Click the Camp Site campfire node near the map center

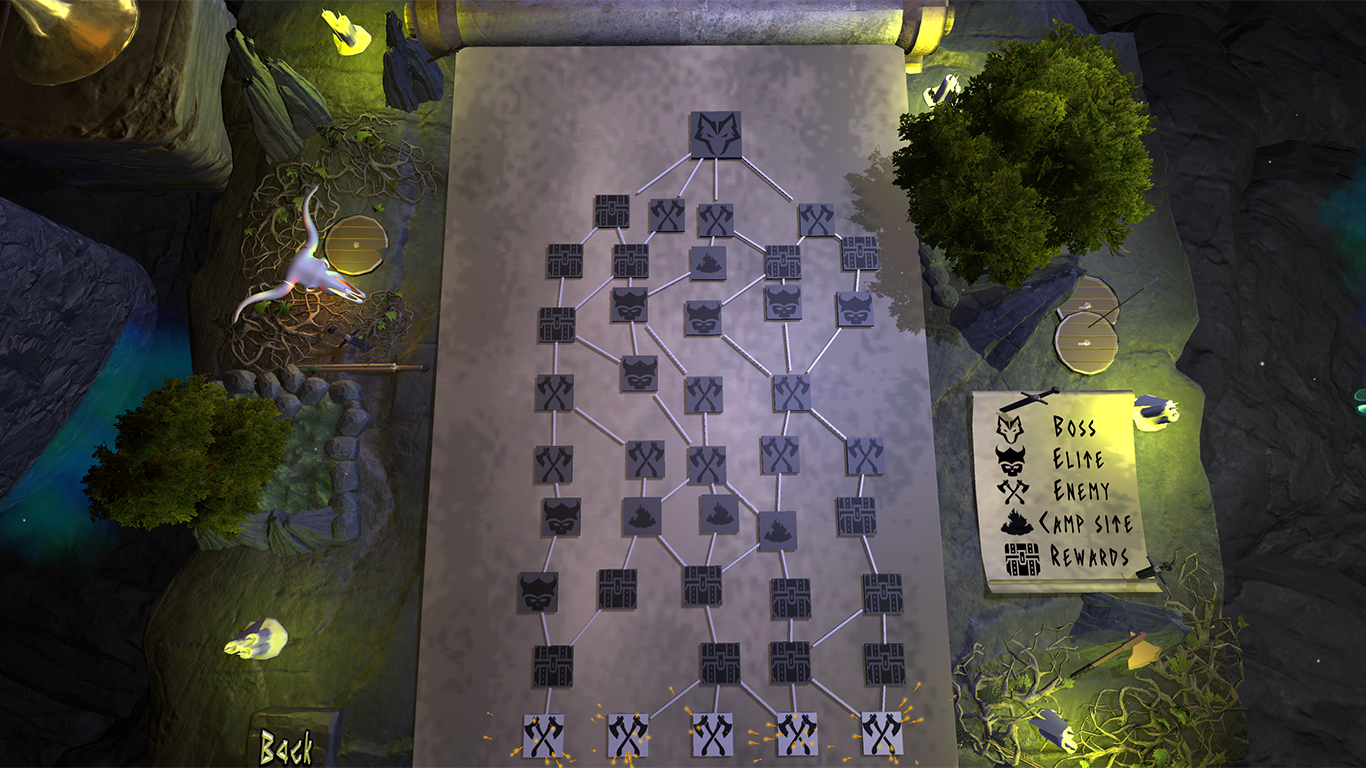(x=707, y=262)
